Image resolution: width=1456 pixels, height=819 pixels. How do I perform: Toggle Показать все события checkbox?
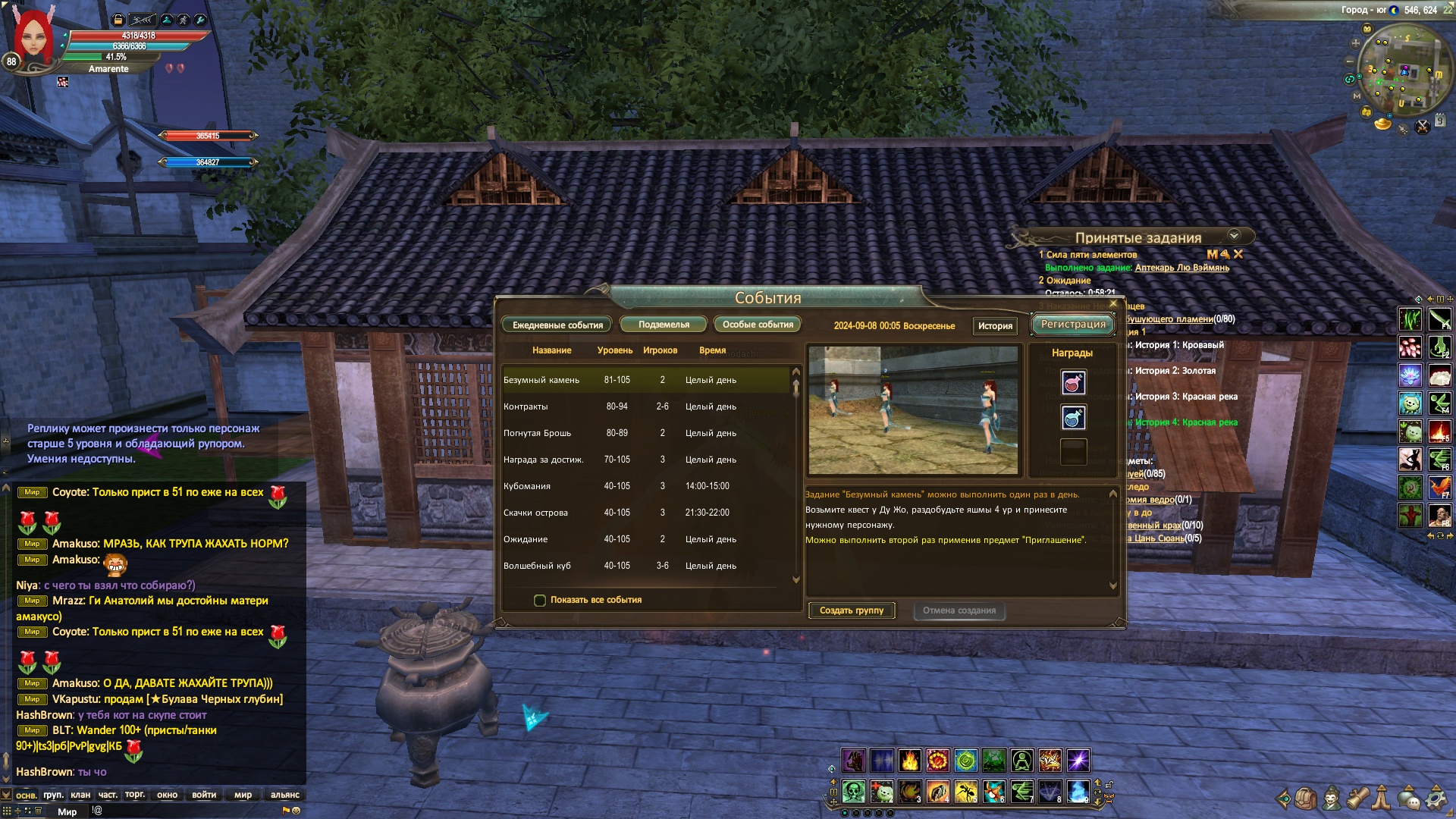coord(540,601)
